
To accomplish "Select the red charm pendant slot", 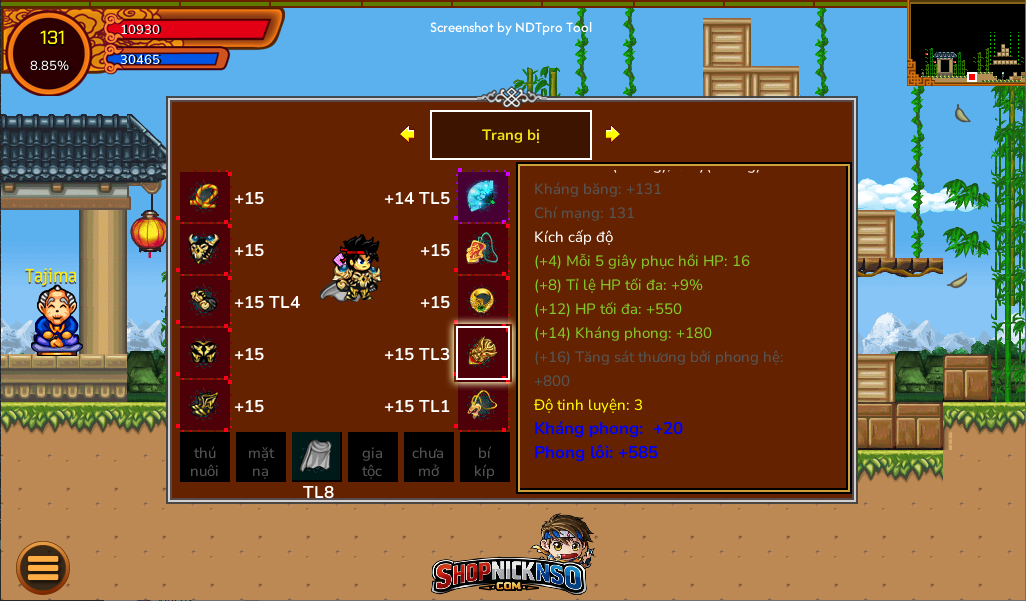I will [x=483, y=249].
